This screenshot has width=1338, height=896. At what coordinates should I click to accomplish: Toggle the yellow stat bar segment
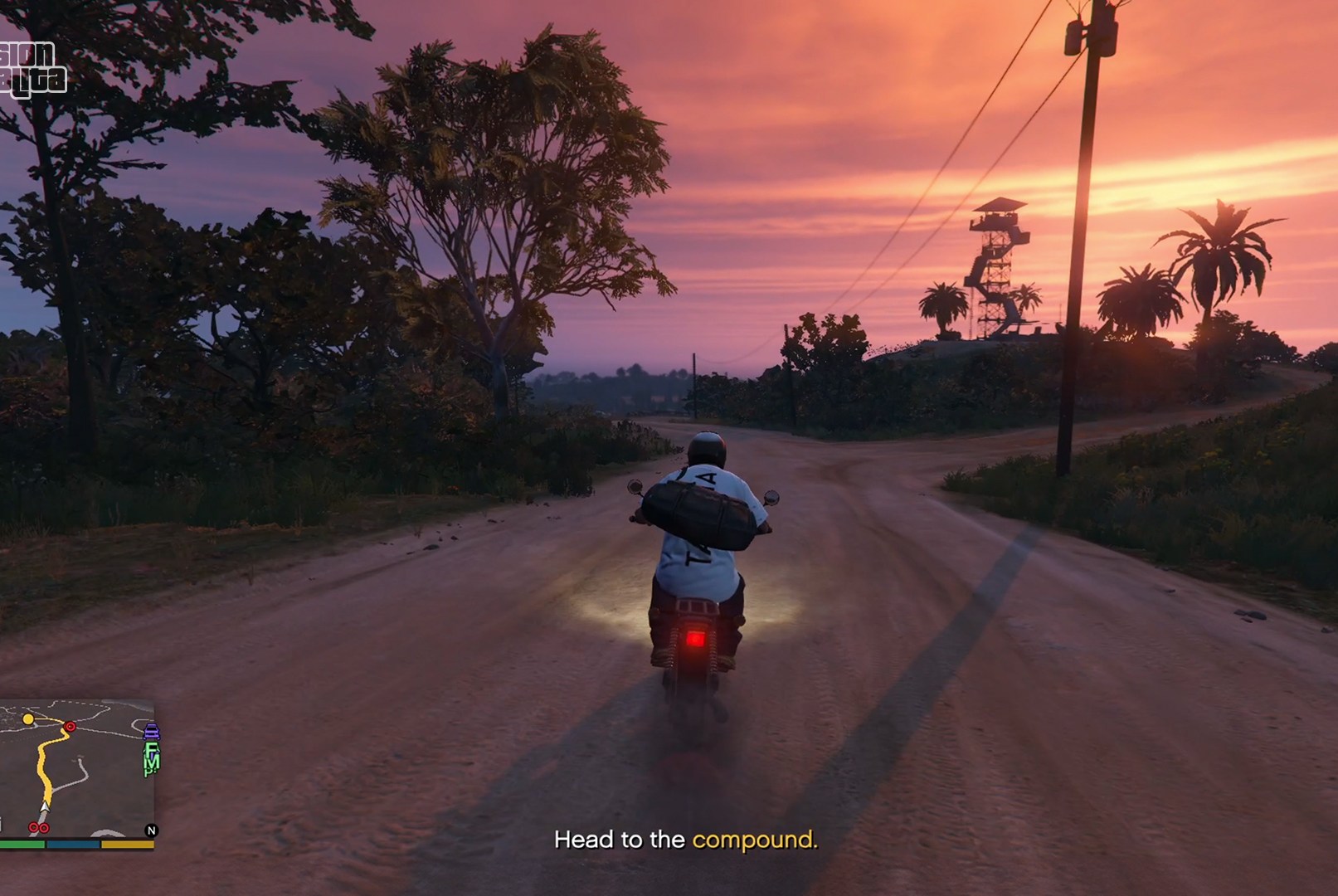[x=127, y=845]
